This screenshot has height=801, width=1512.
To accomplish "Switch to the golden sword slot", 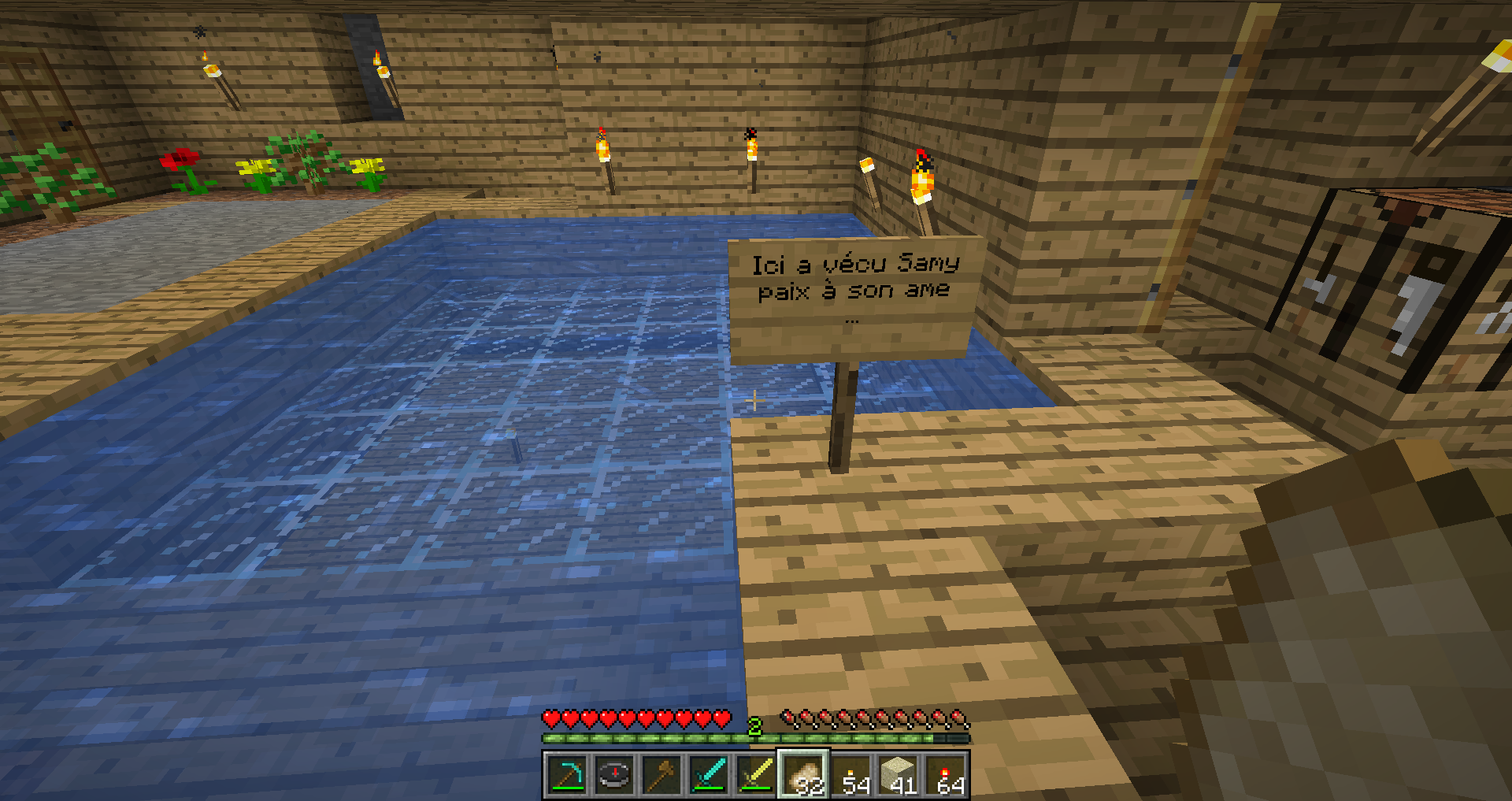I will coord(756,775).
